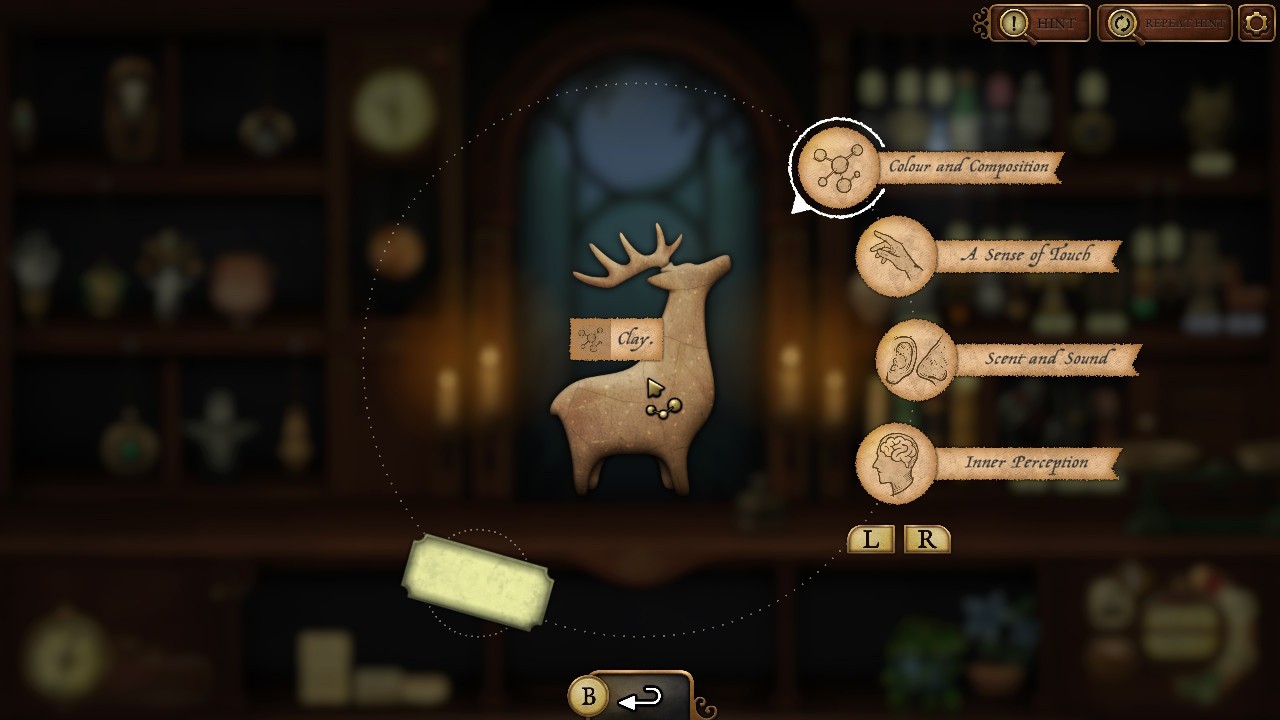Select the Colour and Composition category
Viewport: 1280px width, 720px height.
tap(838, 167)
